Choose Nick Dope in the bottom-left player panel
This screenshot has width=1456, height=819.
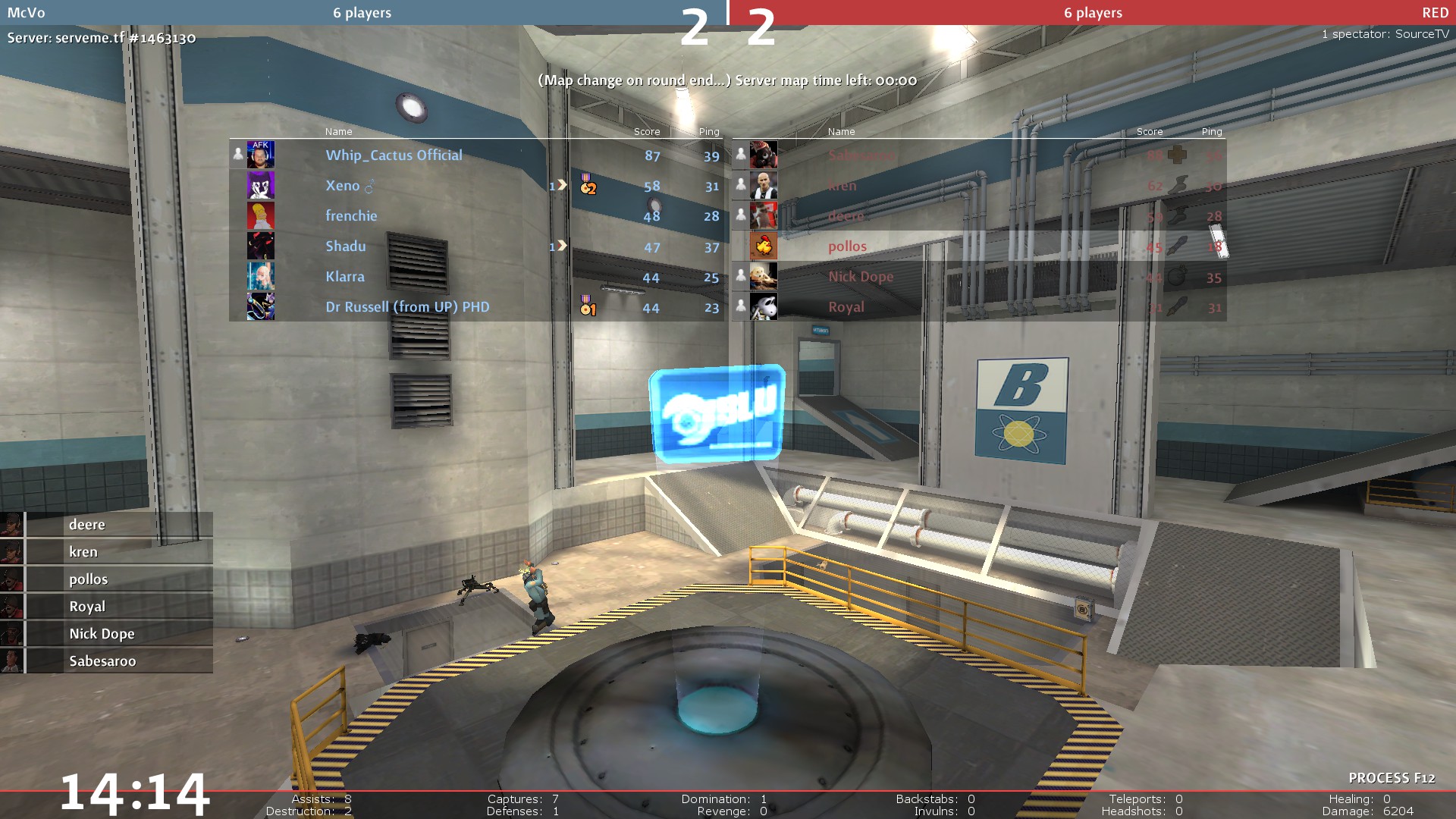102,634
